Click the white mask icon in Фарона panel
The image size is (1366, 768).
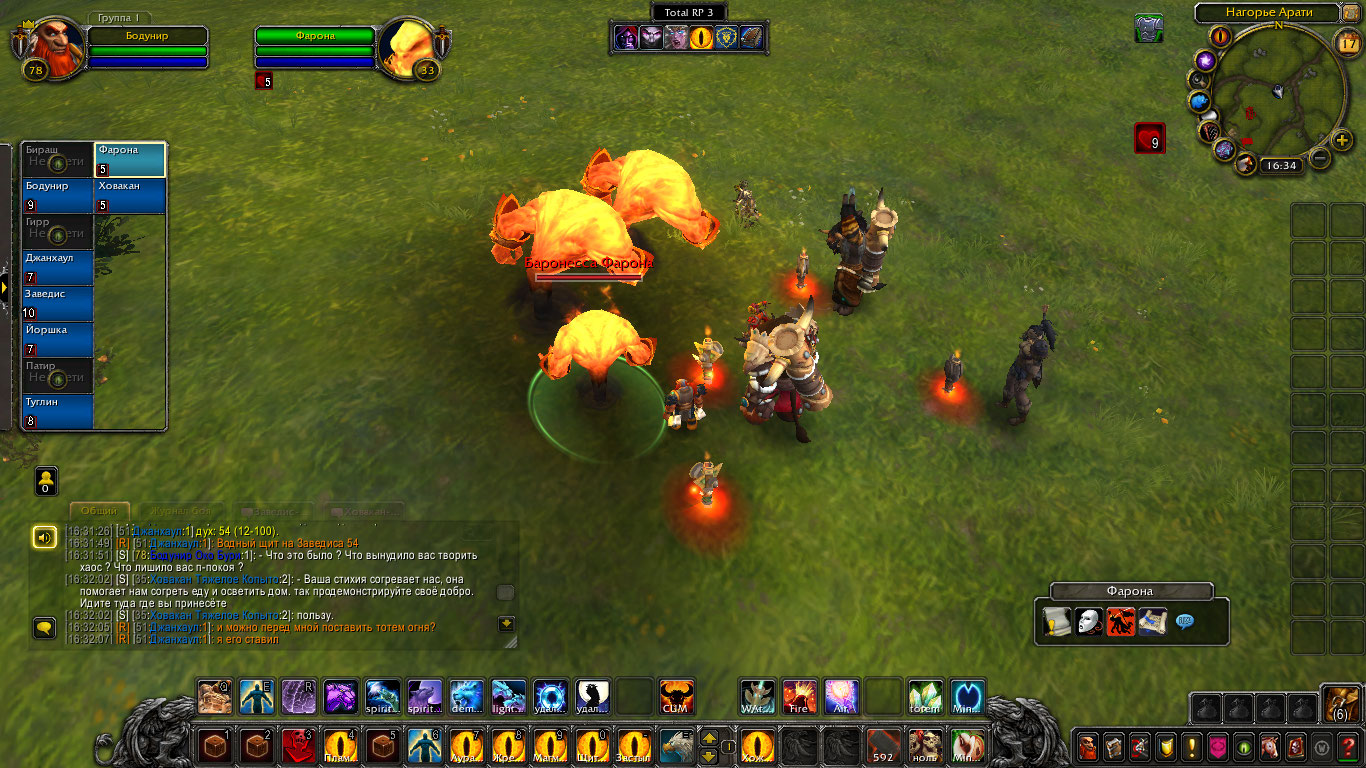point(1089,622)
